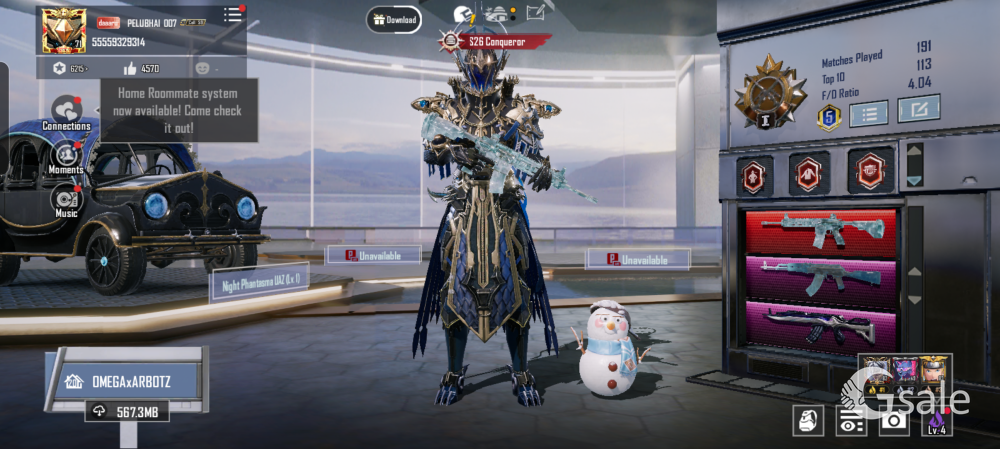This screenshot has height=449, width=1000.
Task: Toggle the display view eye icon
Action: 851,421
